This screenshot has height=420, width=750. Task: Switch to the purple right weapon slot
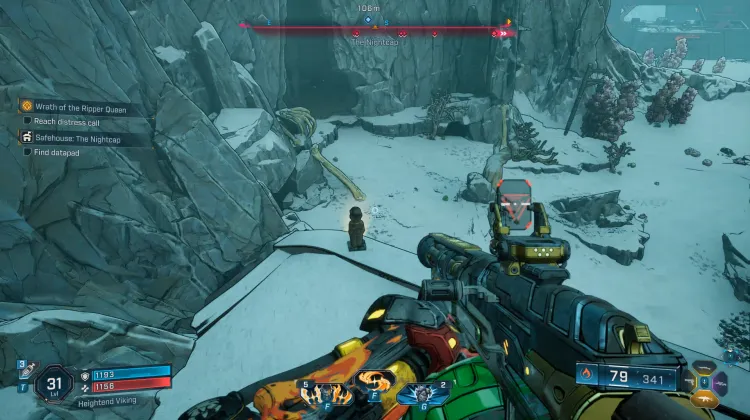[720, 382]
